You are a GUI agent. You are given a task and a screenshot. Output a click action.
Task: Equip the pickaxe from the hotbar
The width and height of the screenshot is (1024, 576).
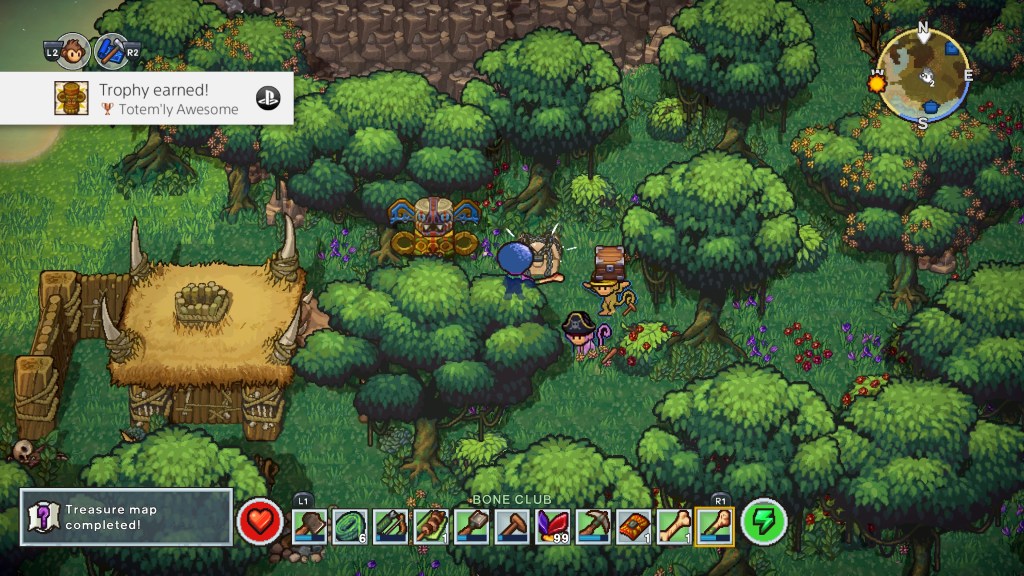click(593, 524)
